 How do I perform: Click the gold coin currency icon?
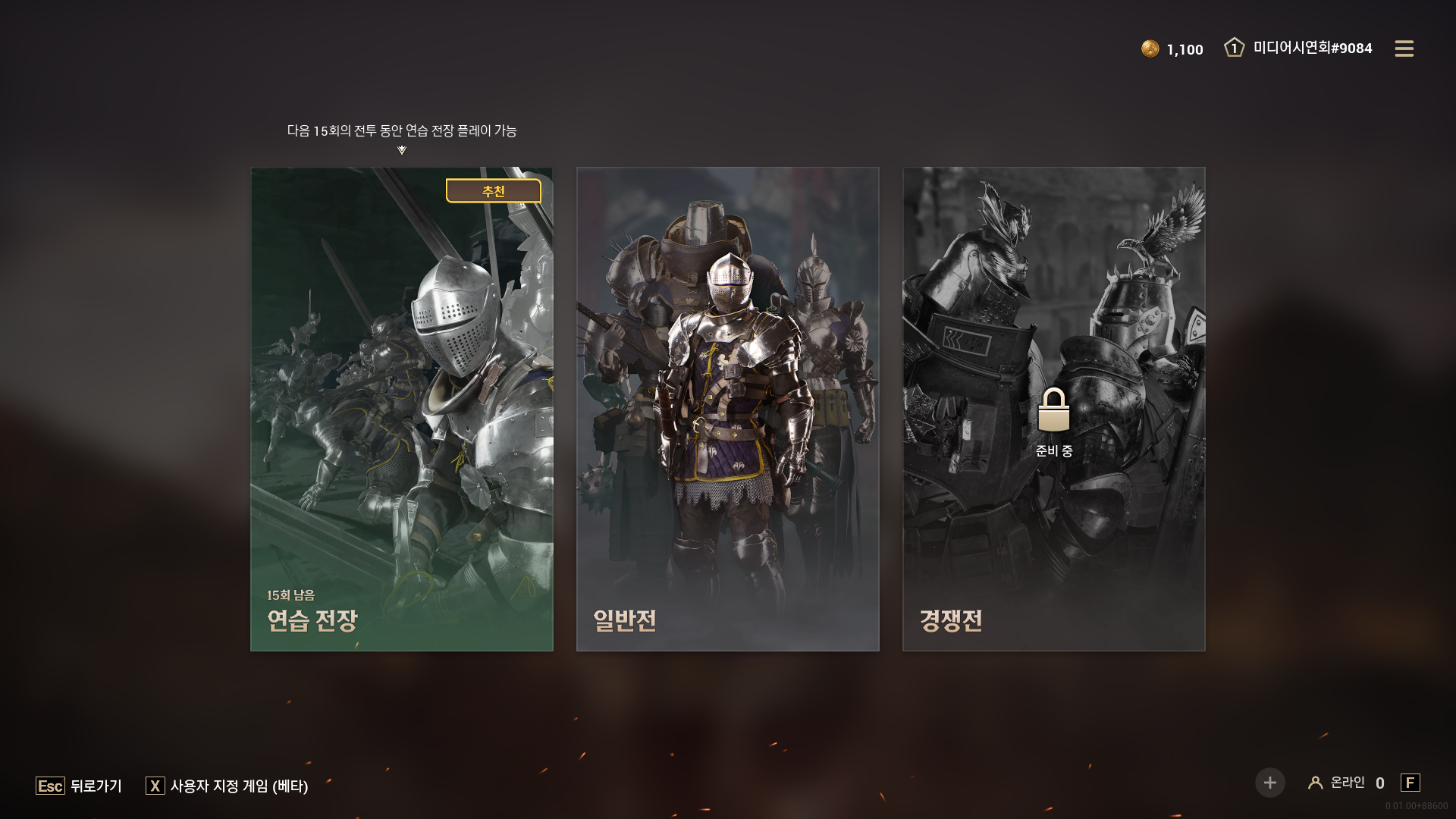click(1150, 49)
